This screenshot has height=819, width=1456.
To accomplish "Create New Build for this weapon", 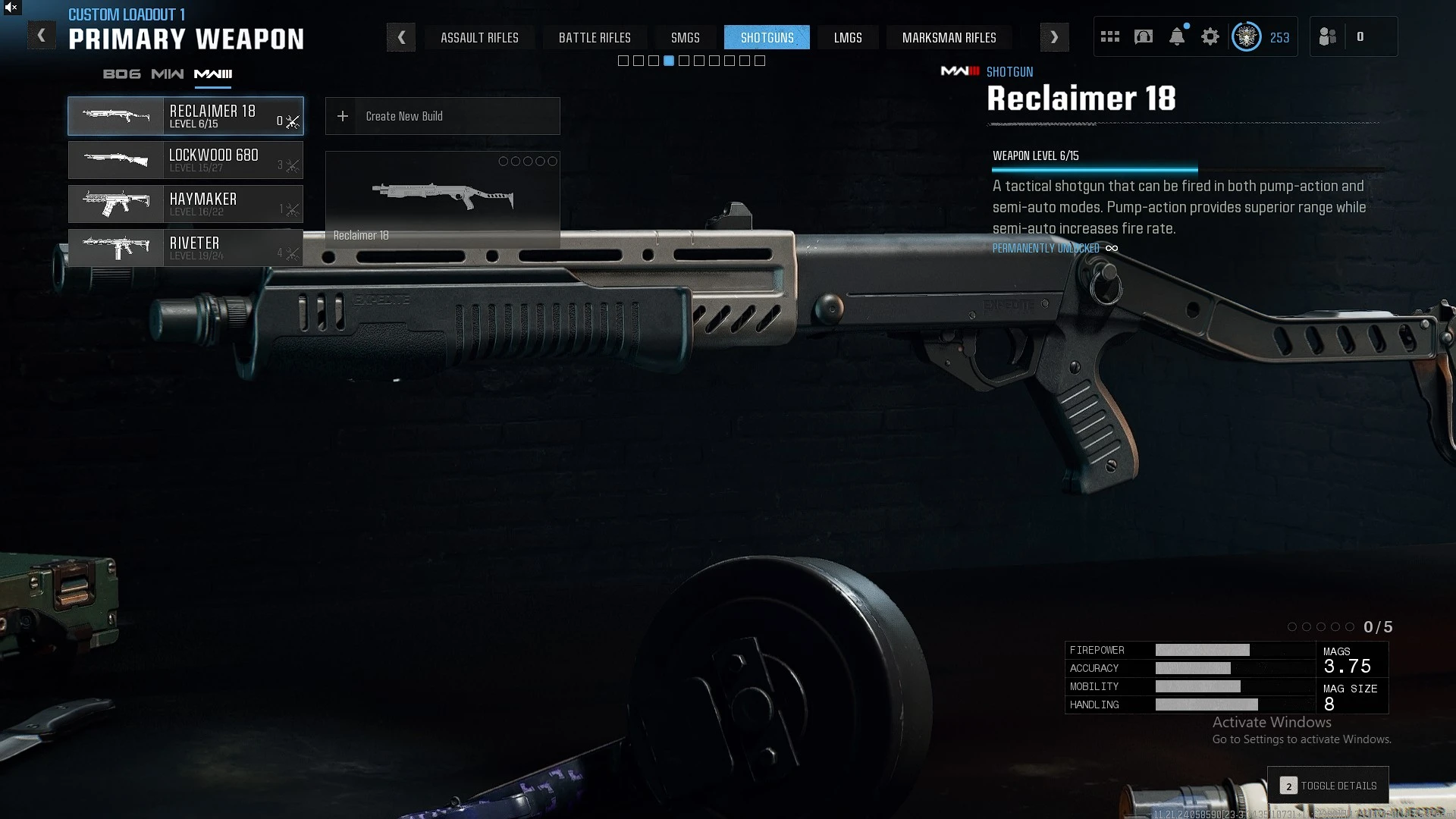I will pos(442,116).
